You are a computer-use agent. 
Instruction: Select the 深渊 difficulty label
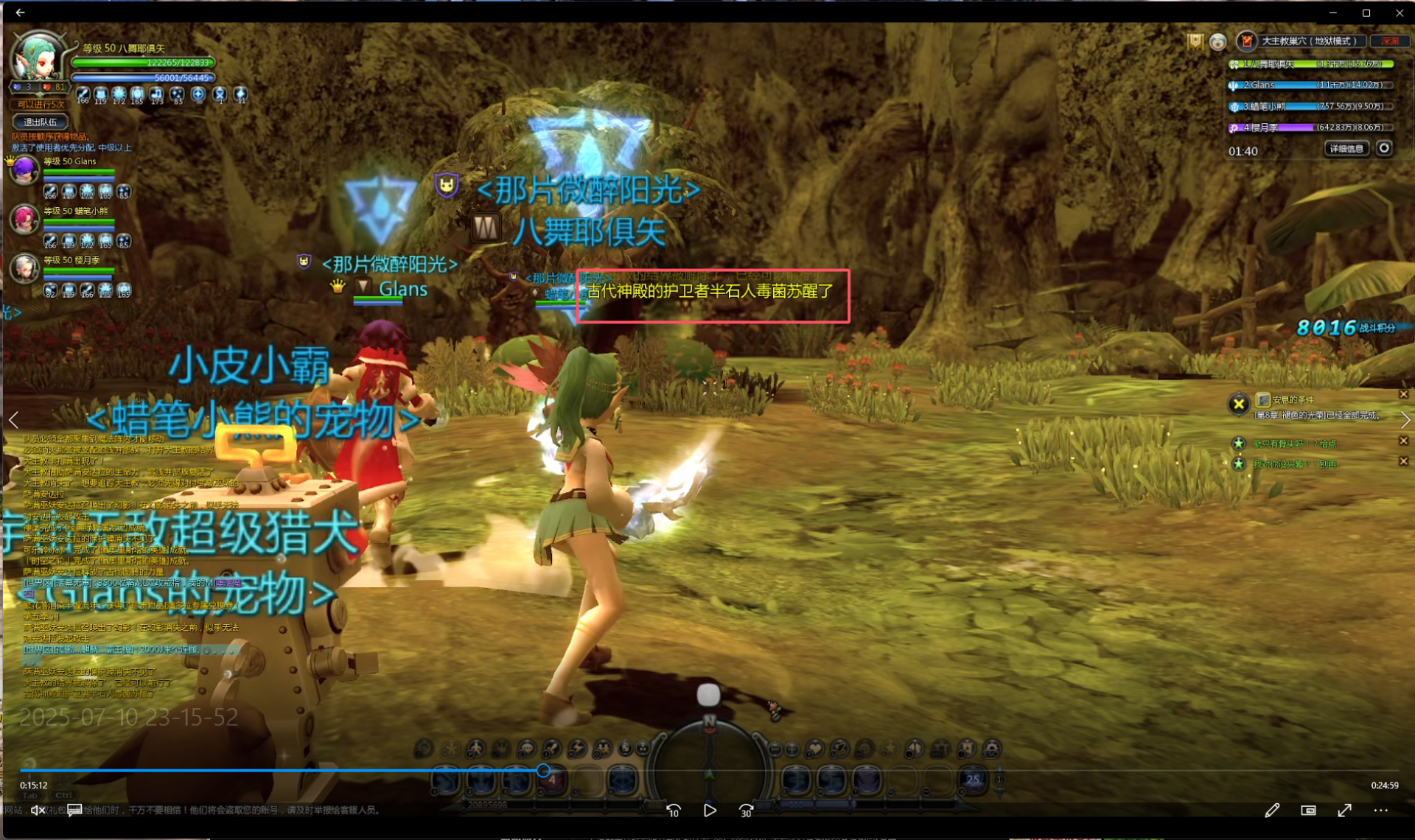[1390, 41]
